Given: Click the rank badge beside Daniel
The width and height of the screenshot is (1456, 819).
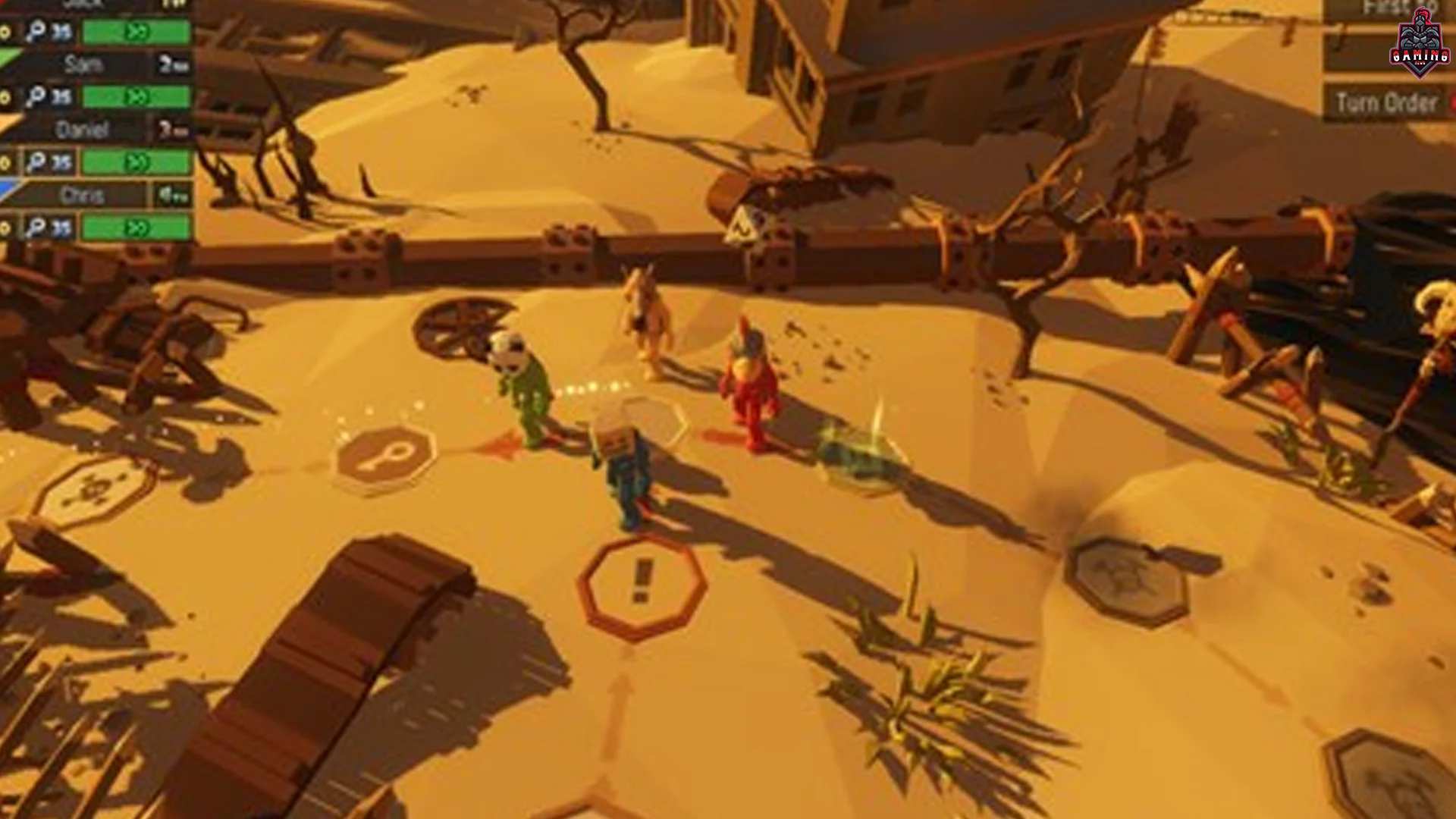Looking at the screenshot, I should [170, 128].
